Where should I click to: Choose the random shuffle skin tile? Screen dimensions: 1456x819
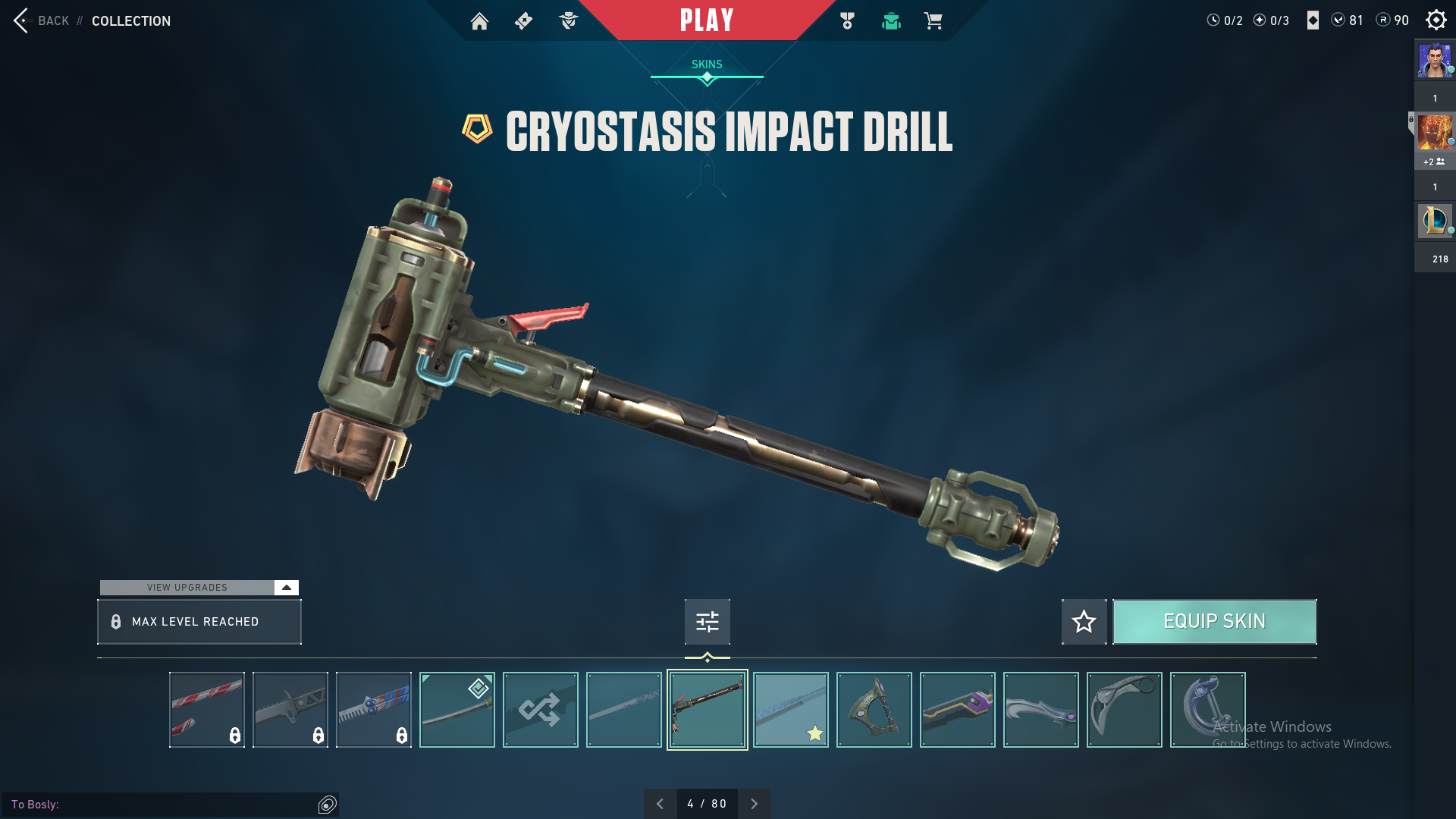point(541,710)
